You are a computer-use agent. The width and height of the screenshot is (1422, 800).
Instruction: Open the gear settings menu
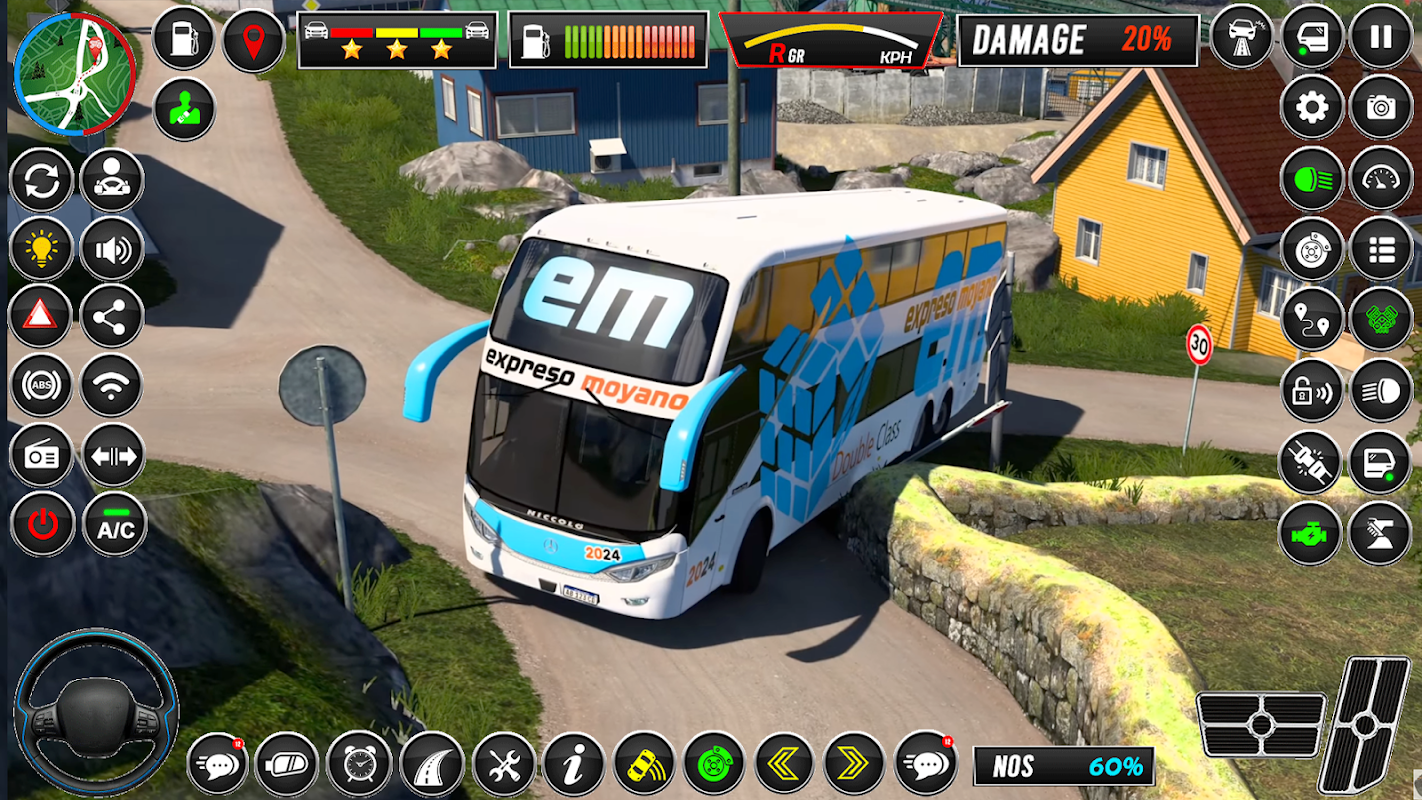[1312, 106]
